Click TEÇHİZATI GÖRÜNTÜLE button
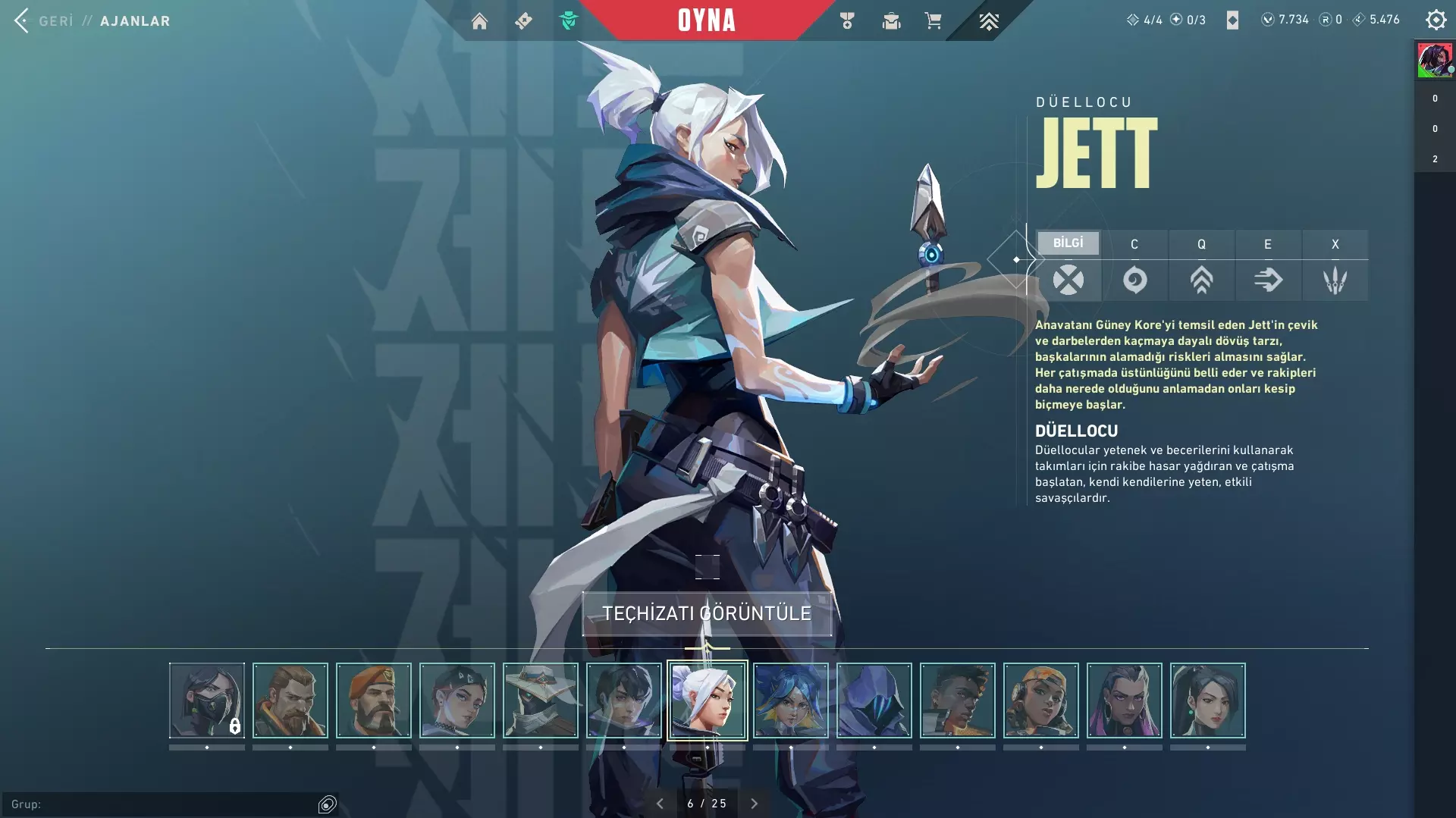Image resolution: width=1456 pixels, height=818 pixels. coord(707,613)
